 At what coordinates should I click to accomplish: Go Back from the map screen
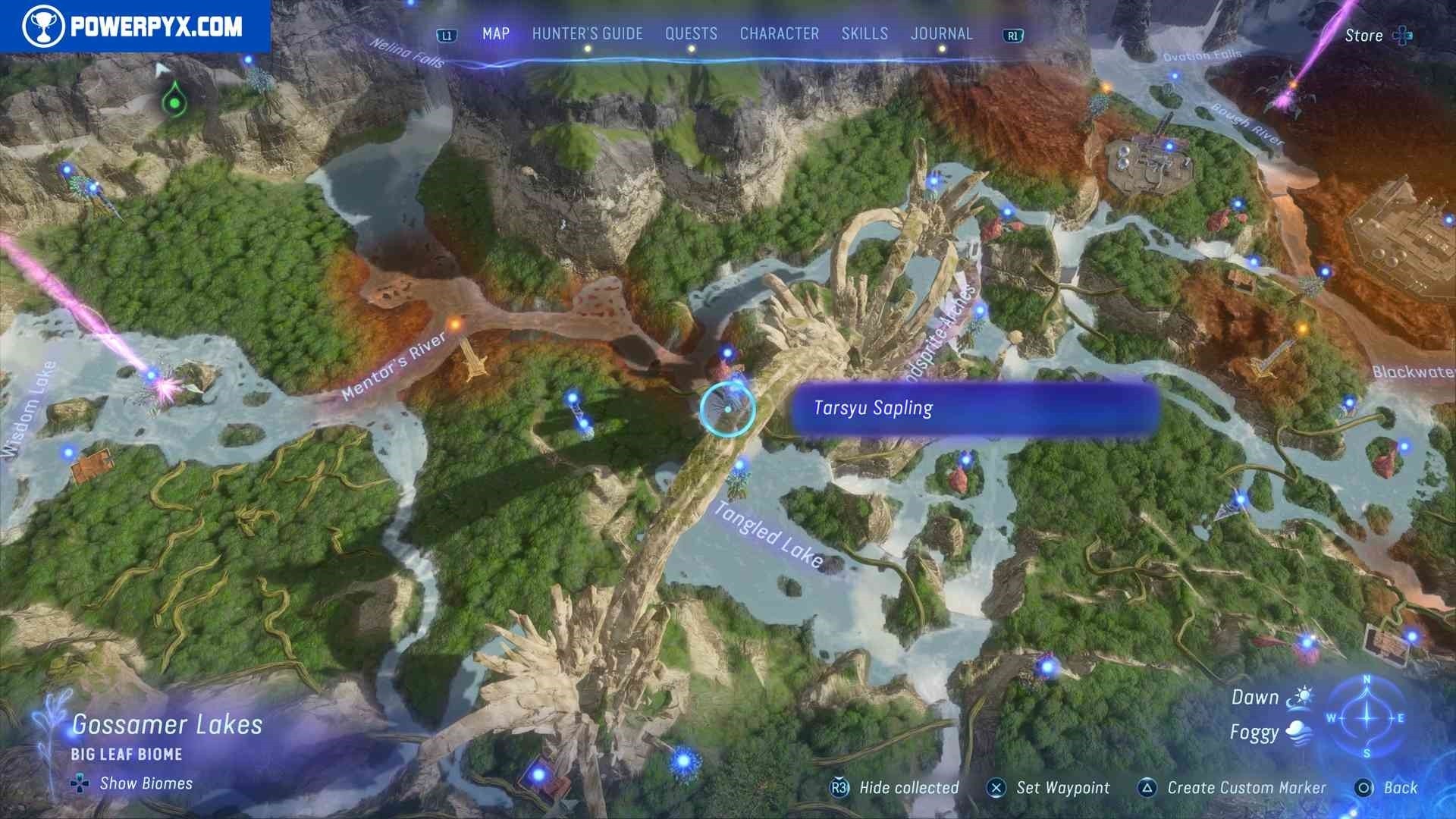(x=1399, y=788)
